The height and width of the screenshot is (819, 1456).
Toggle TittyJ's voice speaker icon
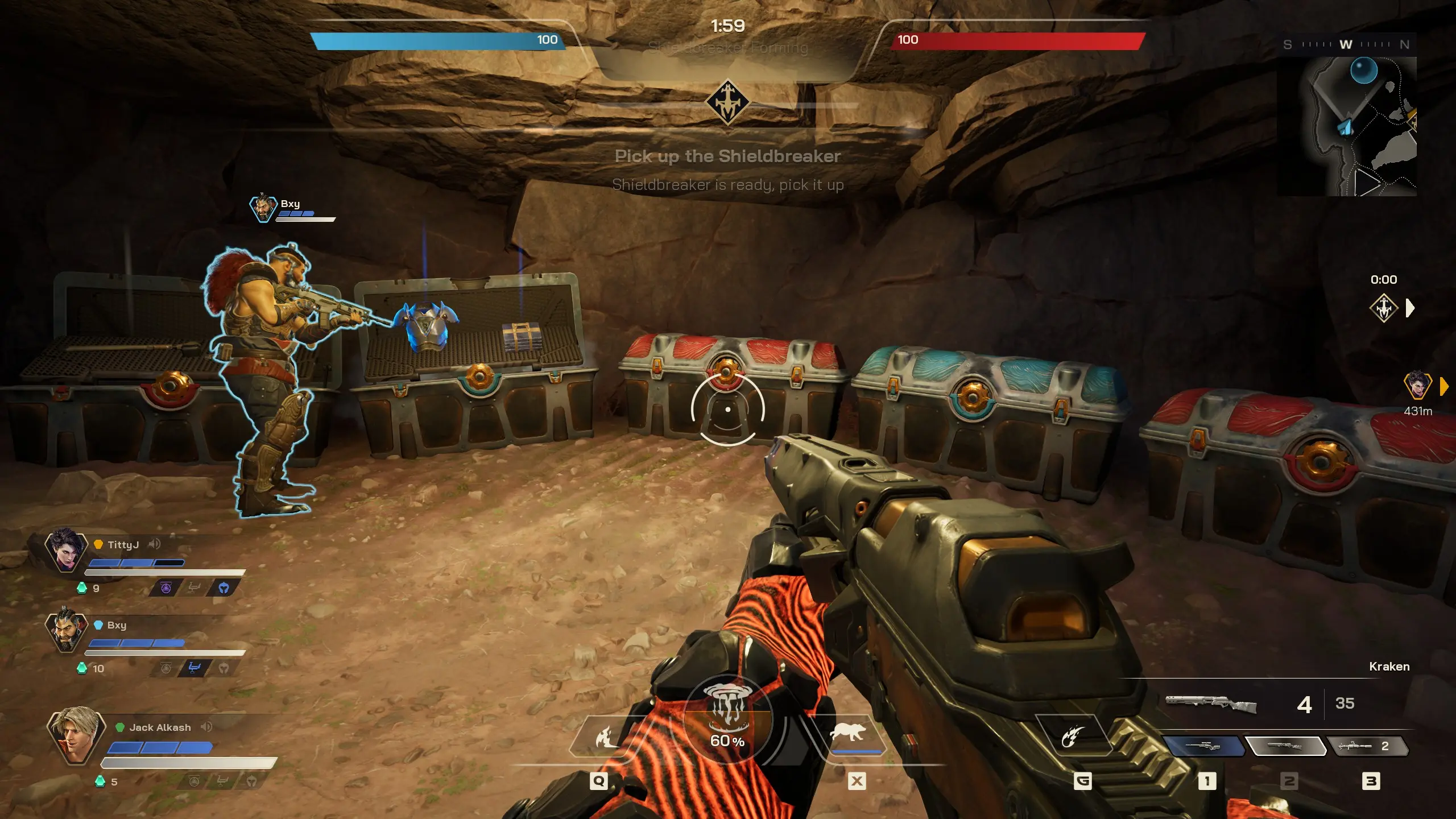[x=154, y=544]
